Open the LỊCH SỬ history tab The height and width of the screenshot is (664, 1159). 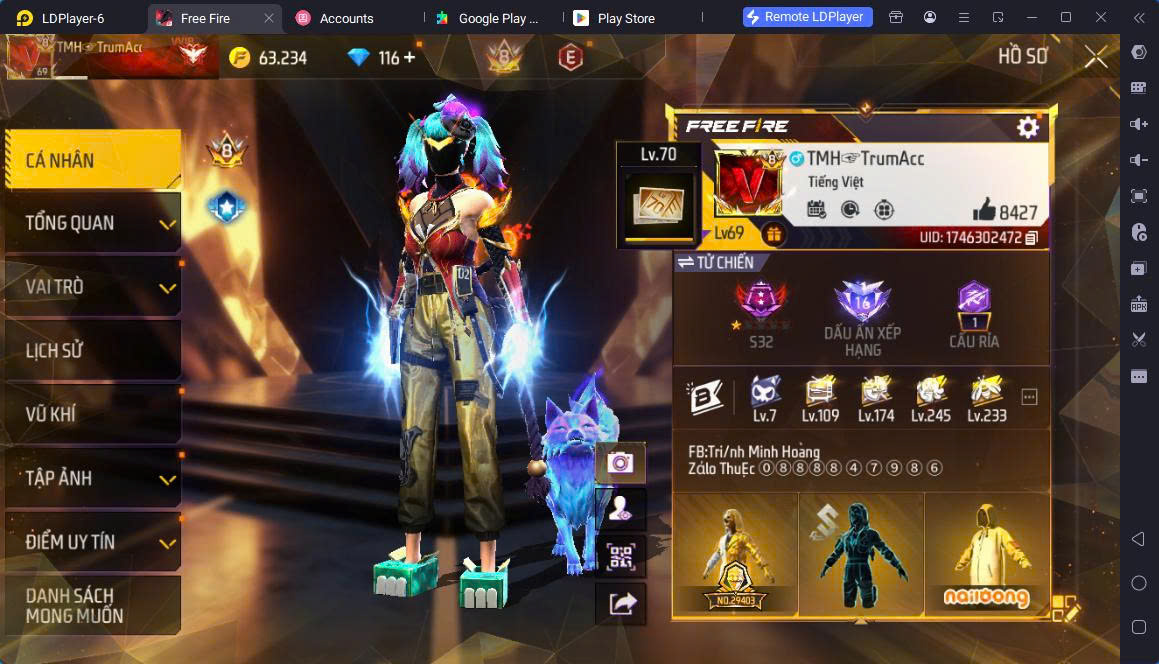[x=92, y=351]
